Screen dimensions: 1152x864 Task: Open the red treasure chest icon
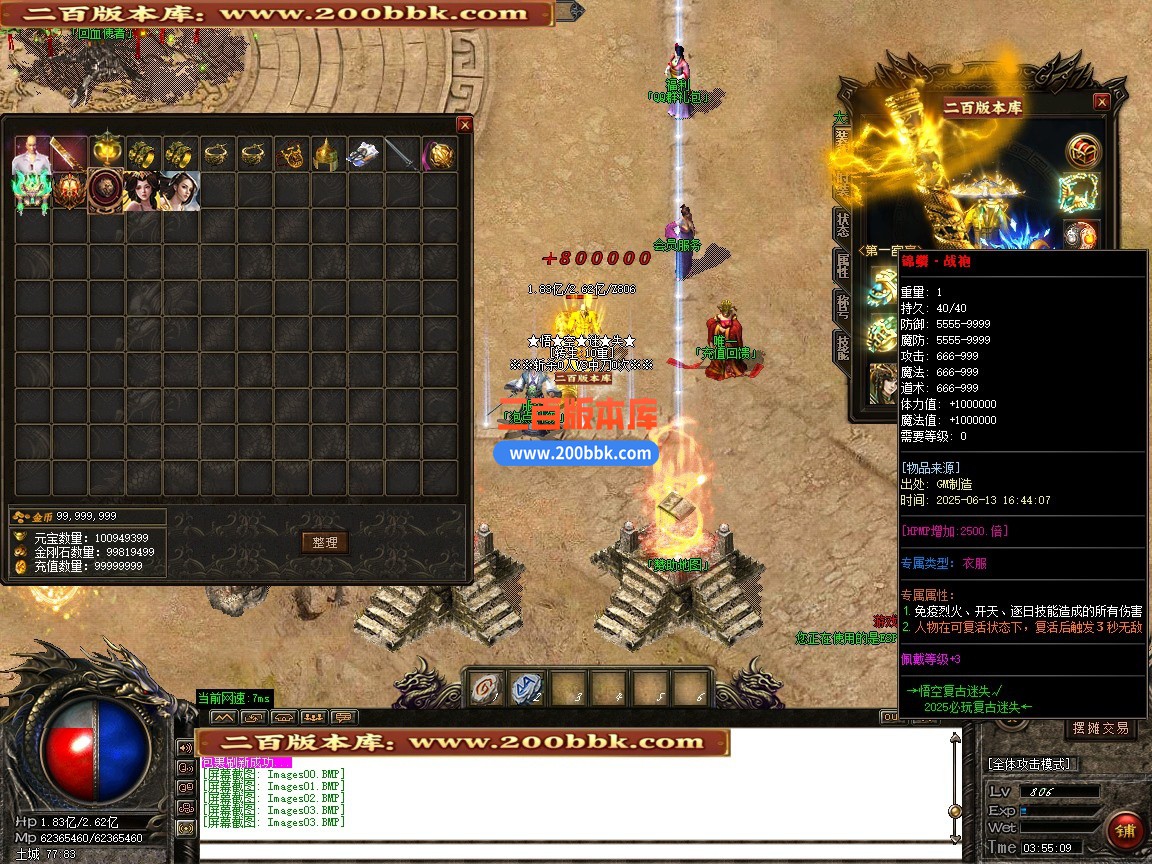(x=1083, y=151)
